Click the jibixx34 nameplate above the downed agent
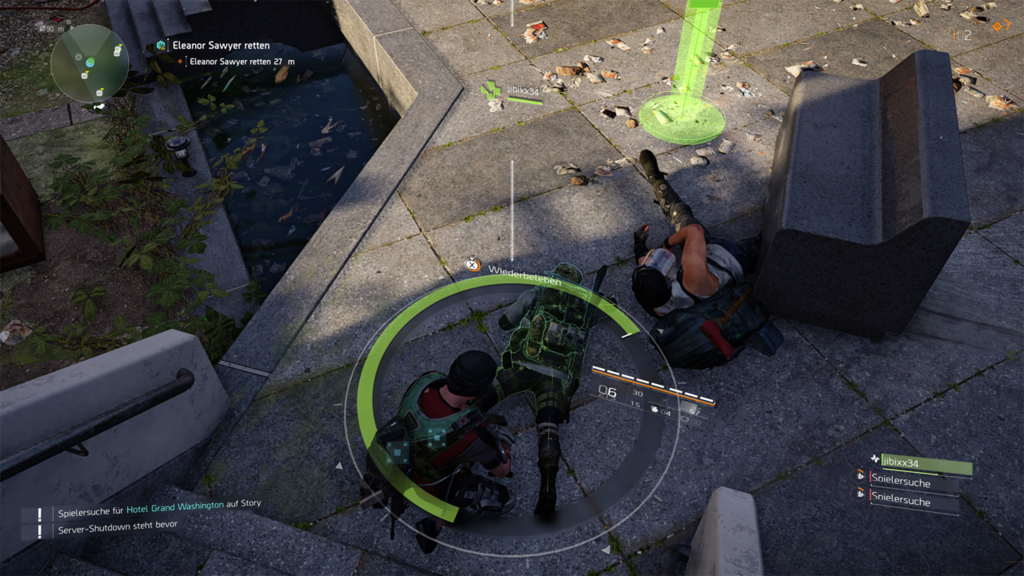 coord(522,92)
